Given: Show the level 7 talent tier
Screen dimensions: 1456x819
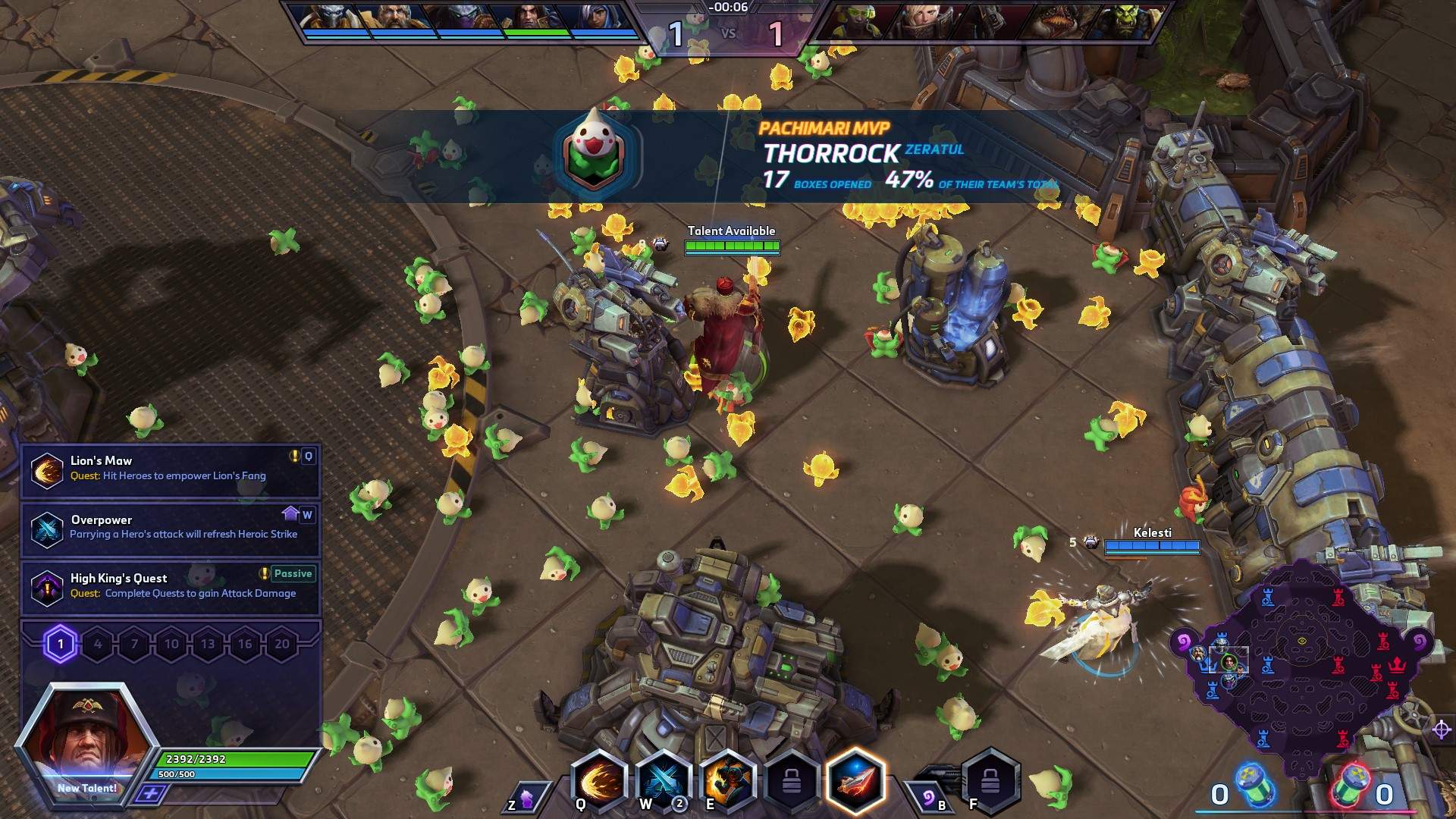Looking at the screenshot, I should 134,645.
